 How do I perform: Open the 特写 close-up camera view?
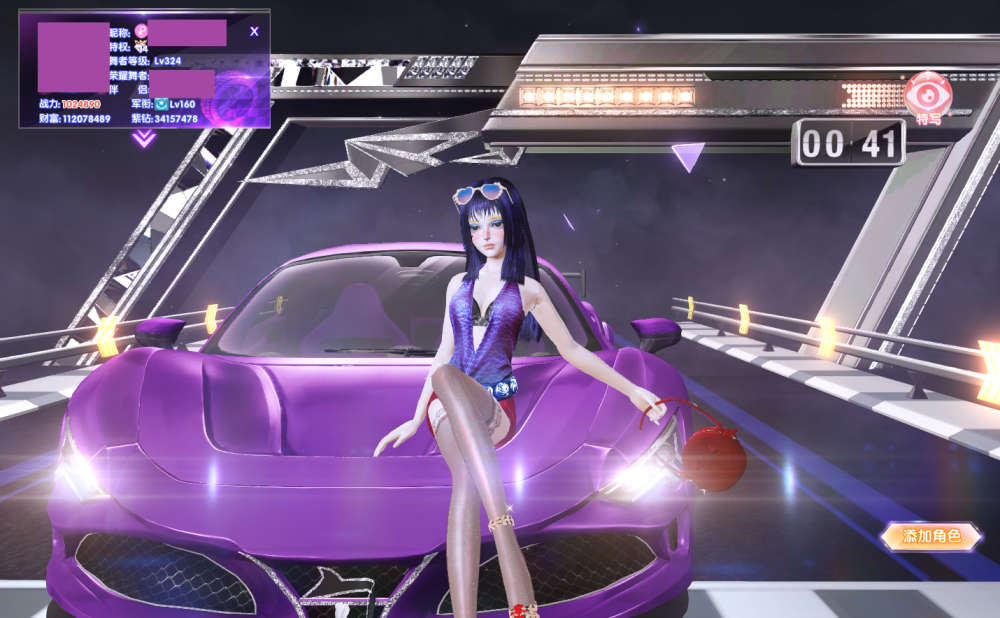tap(928, 98)
